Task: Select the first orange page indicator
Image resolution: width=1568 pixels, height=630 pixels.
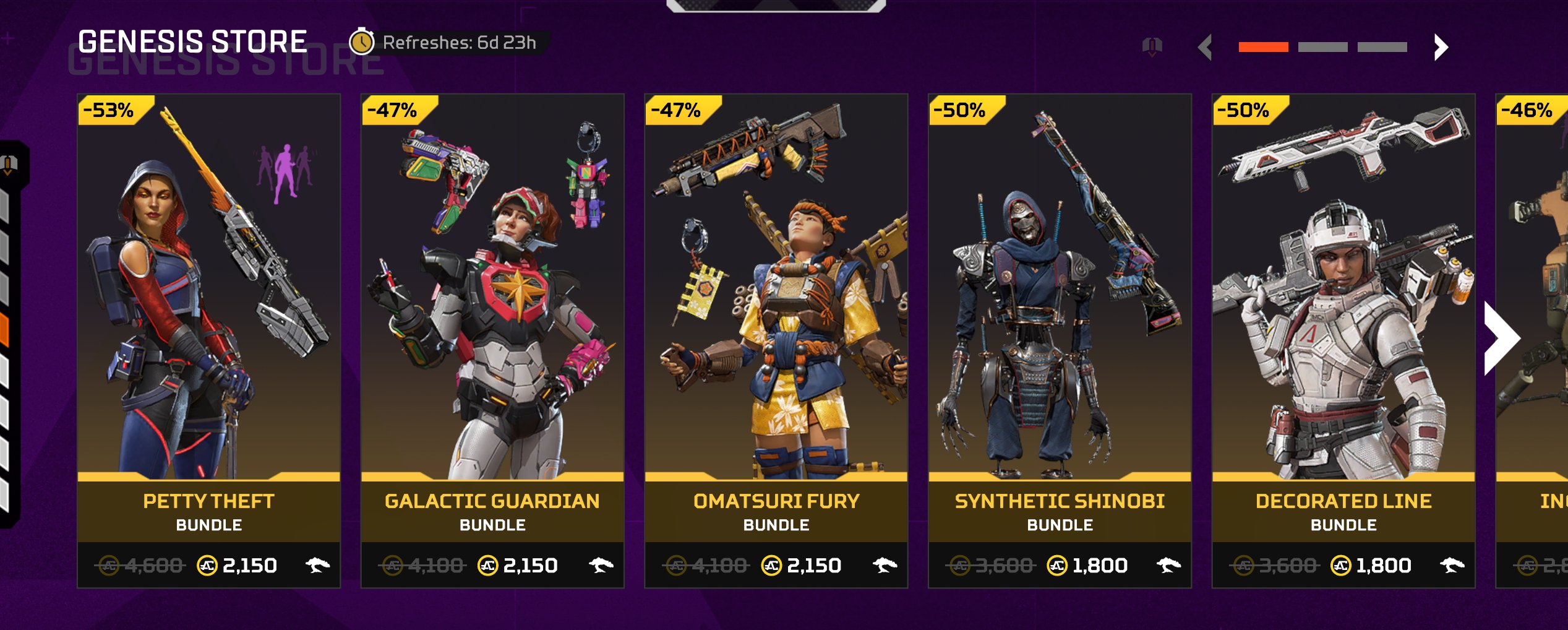Action: [x=1263, y=47]
